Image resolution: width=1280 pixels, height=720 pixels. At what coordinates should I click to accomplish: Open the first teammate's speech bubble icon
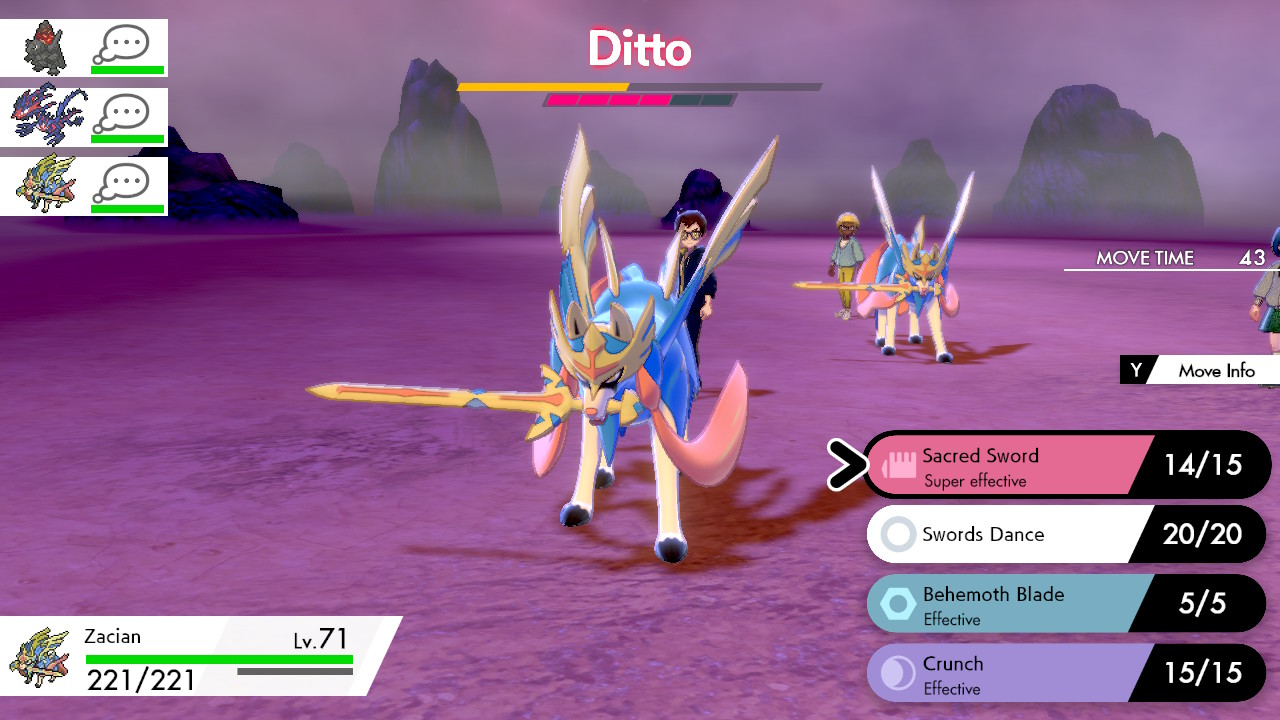pos(125,40)
